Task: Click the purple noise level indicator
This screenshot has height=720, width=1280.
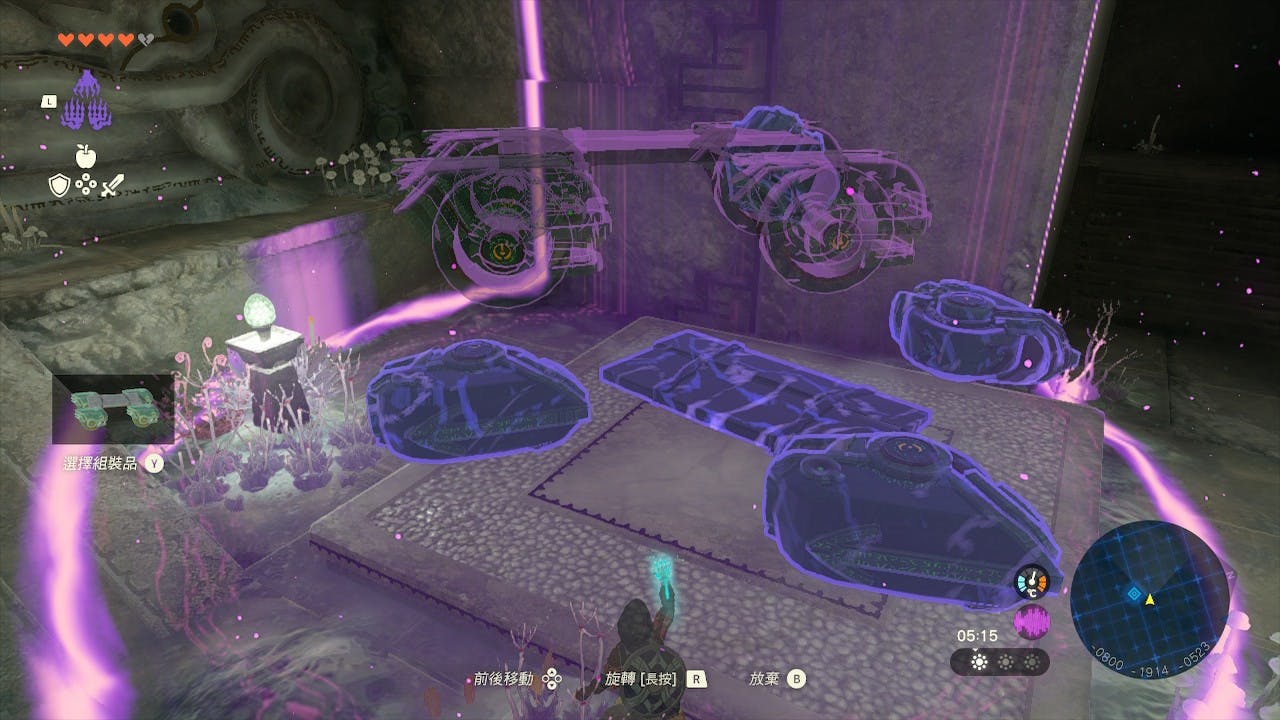Action: [1032, 622]
